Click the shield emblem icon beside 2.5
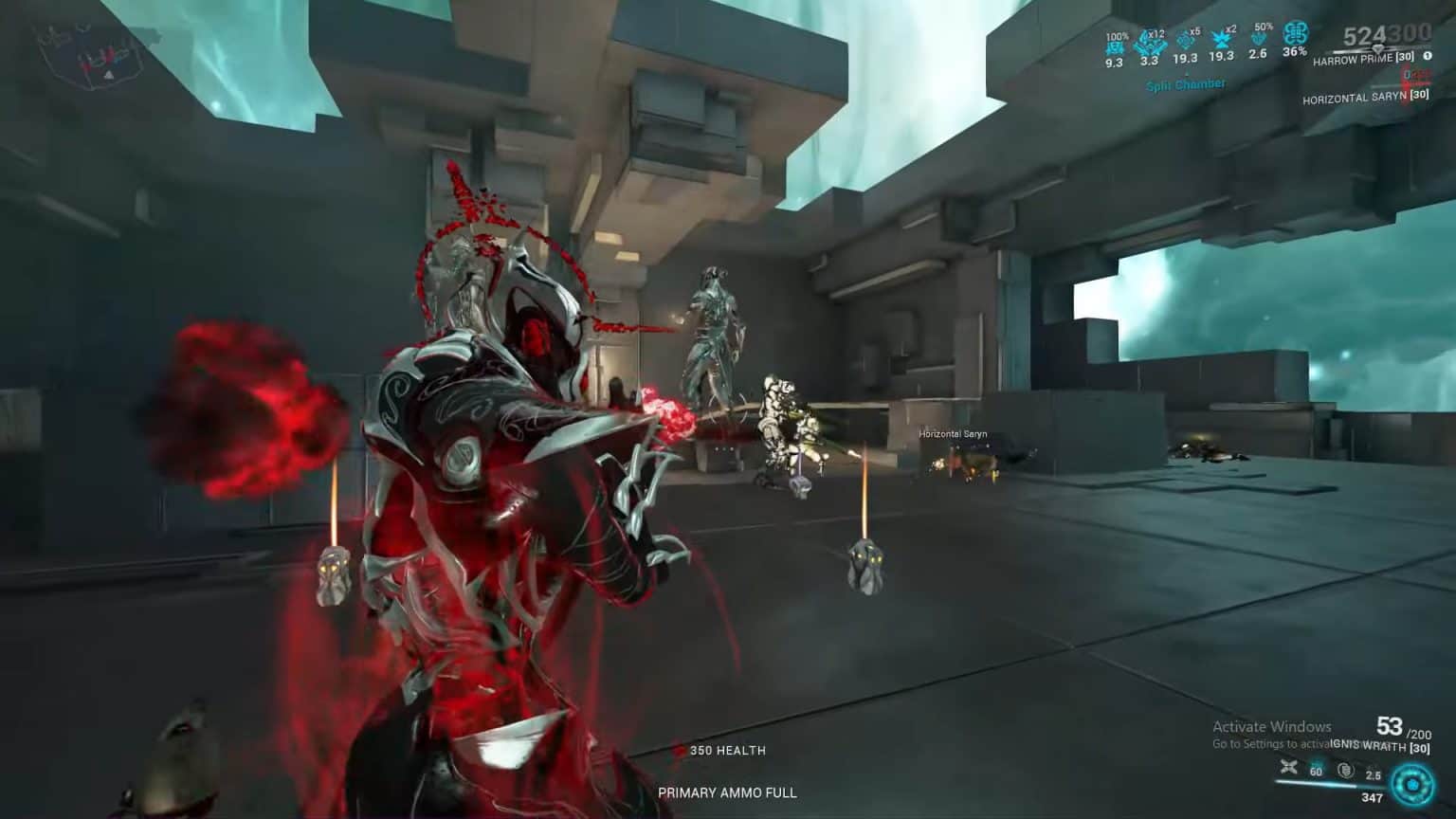The height and width of the screenshot is (819, 1456). coord(1347,770)
